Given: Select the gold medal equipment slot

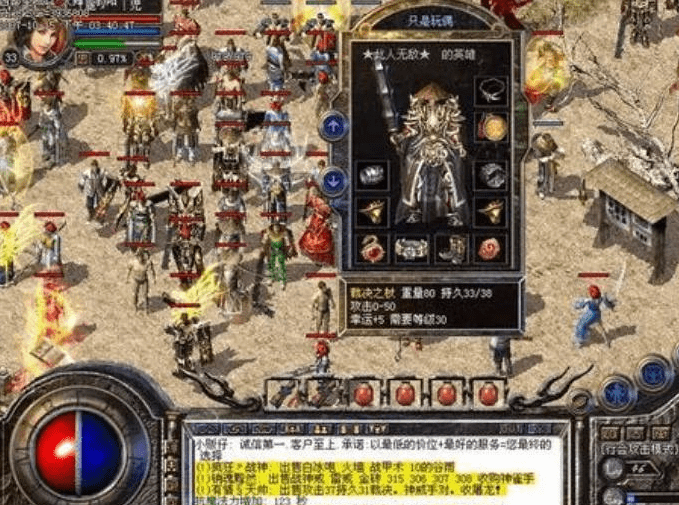Looking at the screenshot, I should (490, 127).
